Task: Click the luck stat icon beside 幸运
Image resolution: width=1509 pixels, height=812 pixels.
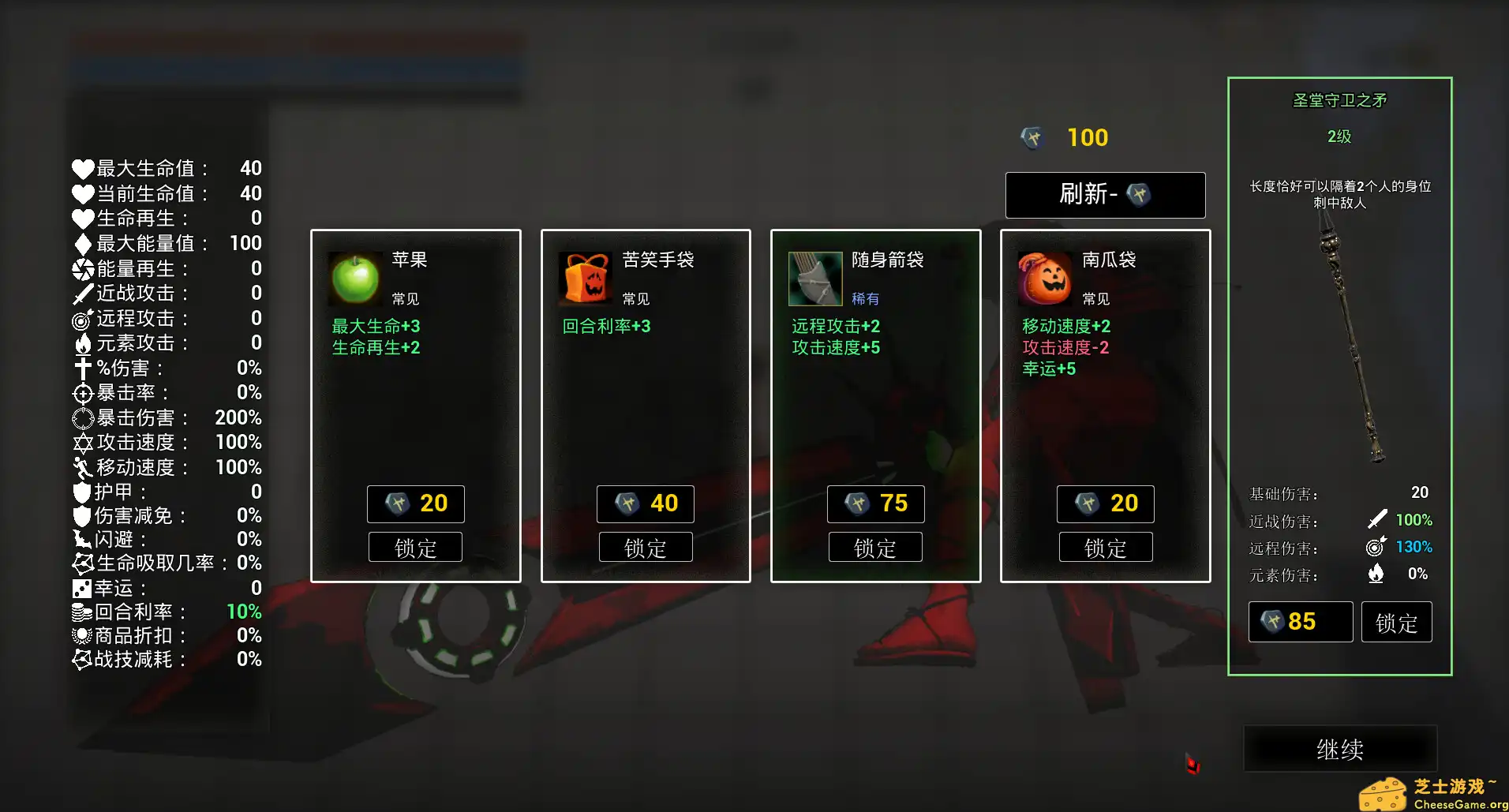Action: tap(81, 588)
